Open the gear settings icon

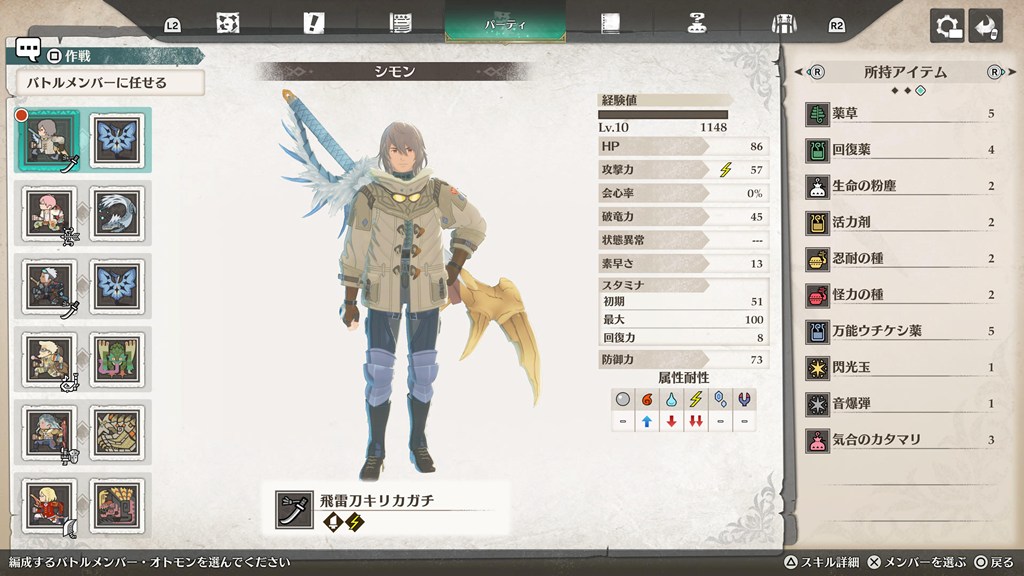pyautogui.click(x=947, y=26)
